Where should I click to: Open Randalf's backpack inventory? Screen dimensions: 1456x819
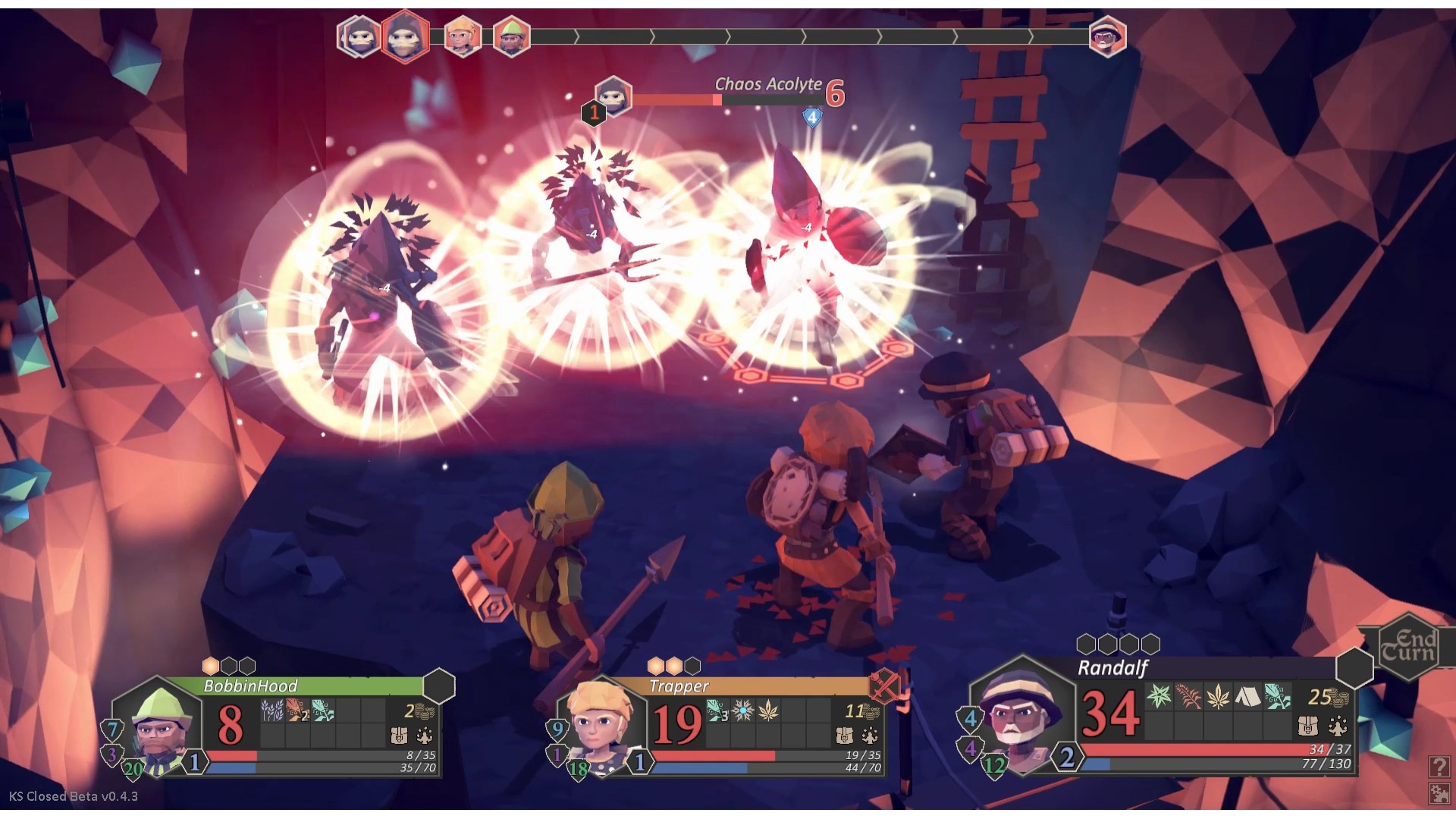point(1307,726)
